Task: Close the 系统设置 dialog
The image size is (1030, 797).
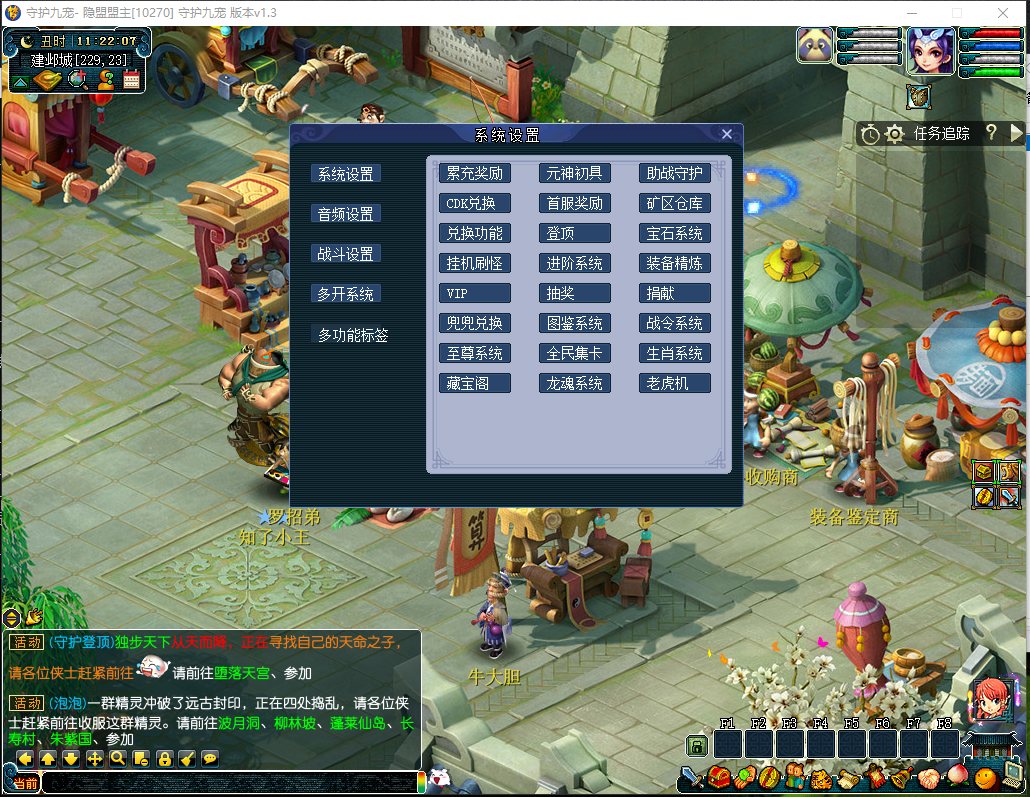Action: [727, 134]
